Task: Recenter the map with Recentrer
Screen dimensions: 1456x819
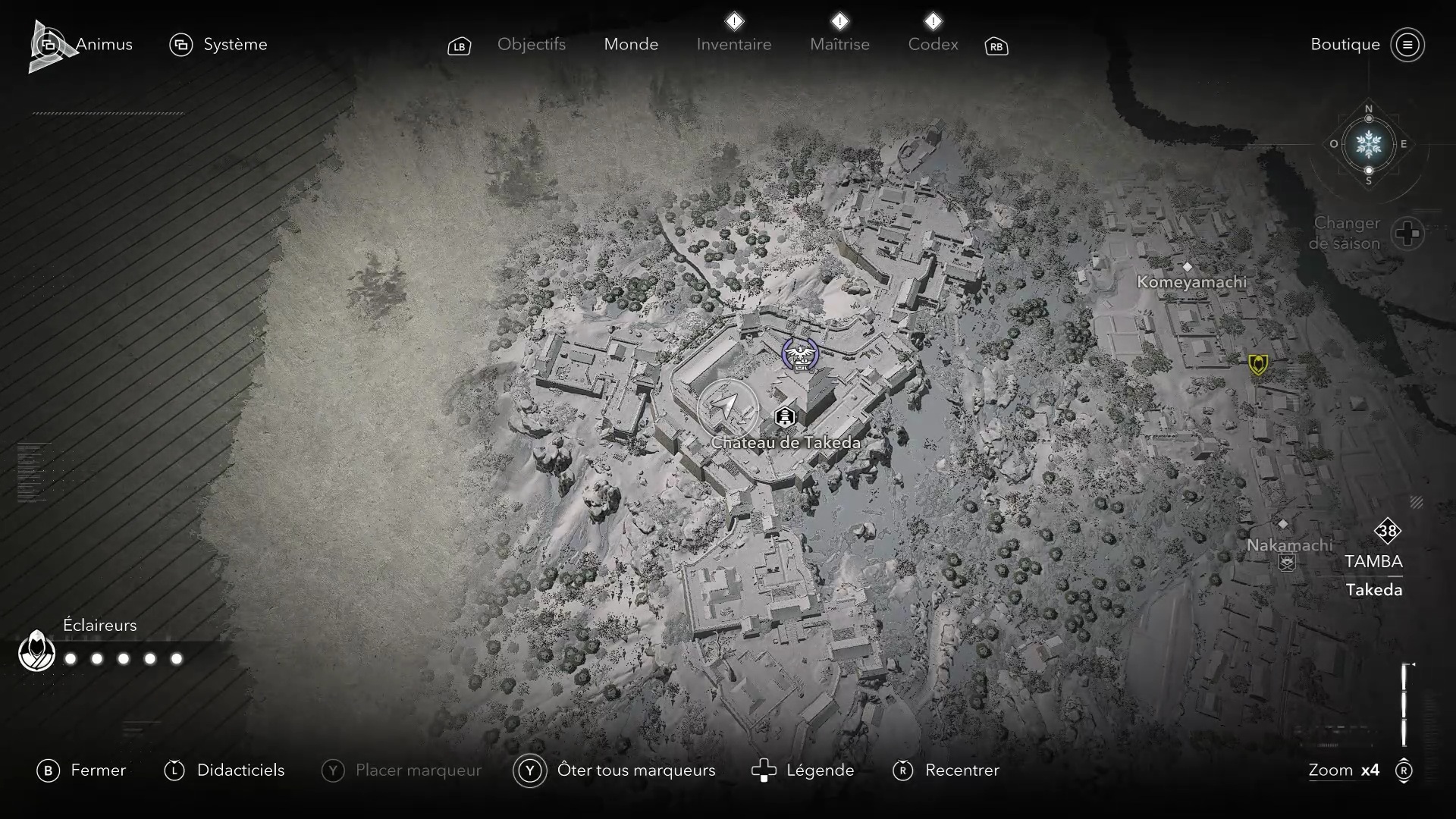Action: (x=946, y=770)
